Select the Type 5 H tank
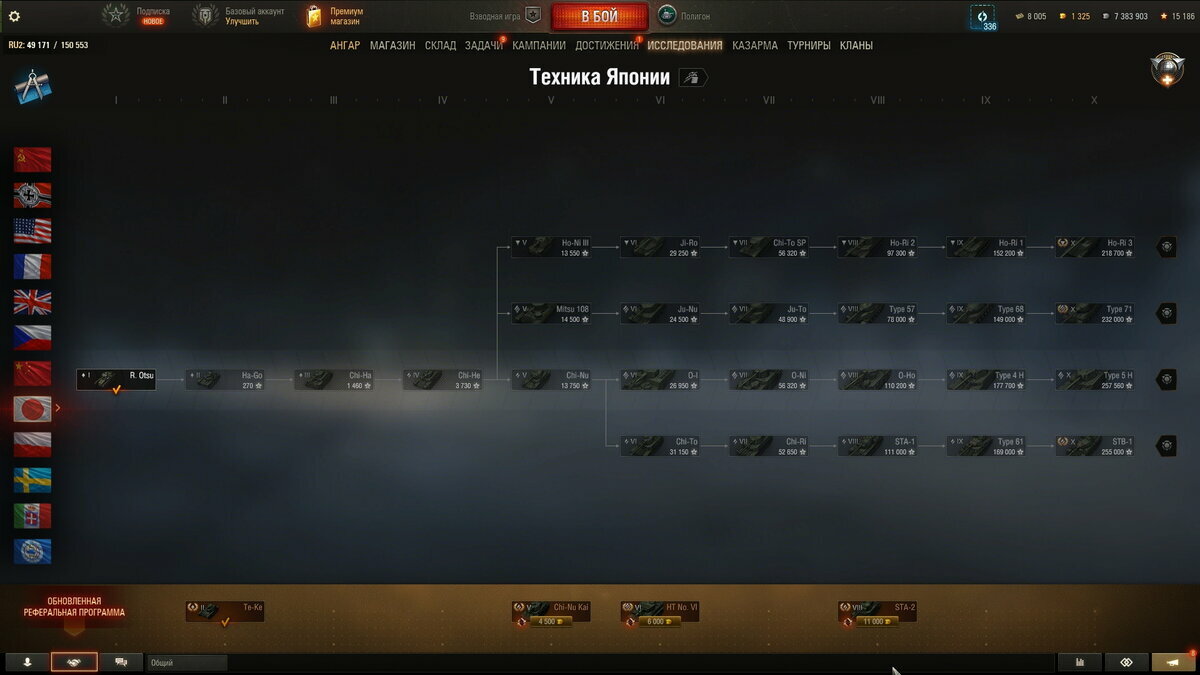This screenshot has height=675, width=1200. 1095,380
